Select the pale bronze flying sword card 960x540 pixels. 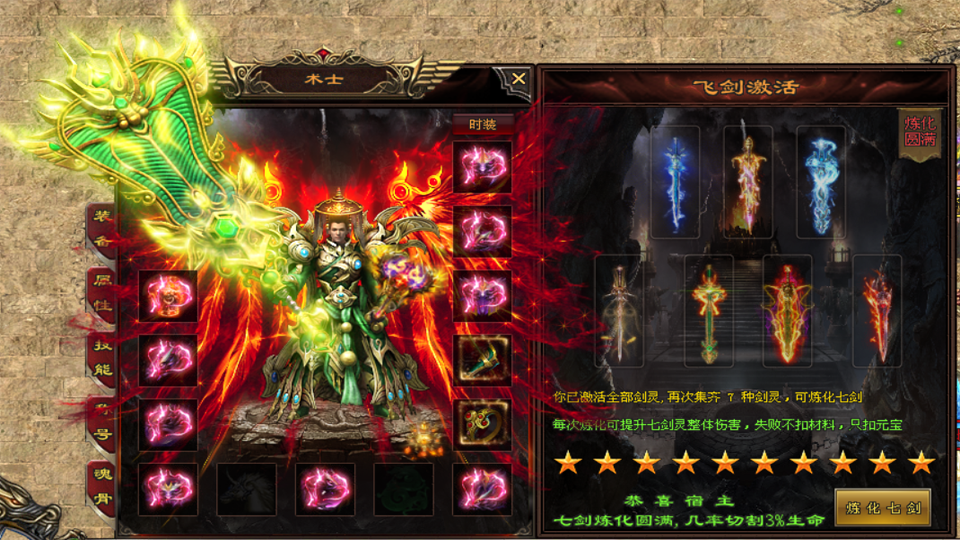[x=619, y=310]
